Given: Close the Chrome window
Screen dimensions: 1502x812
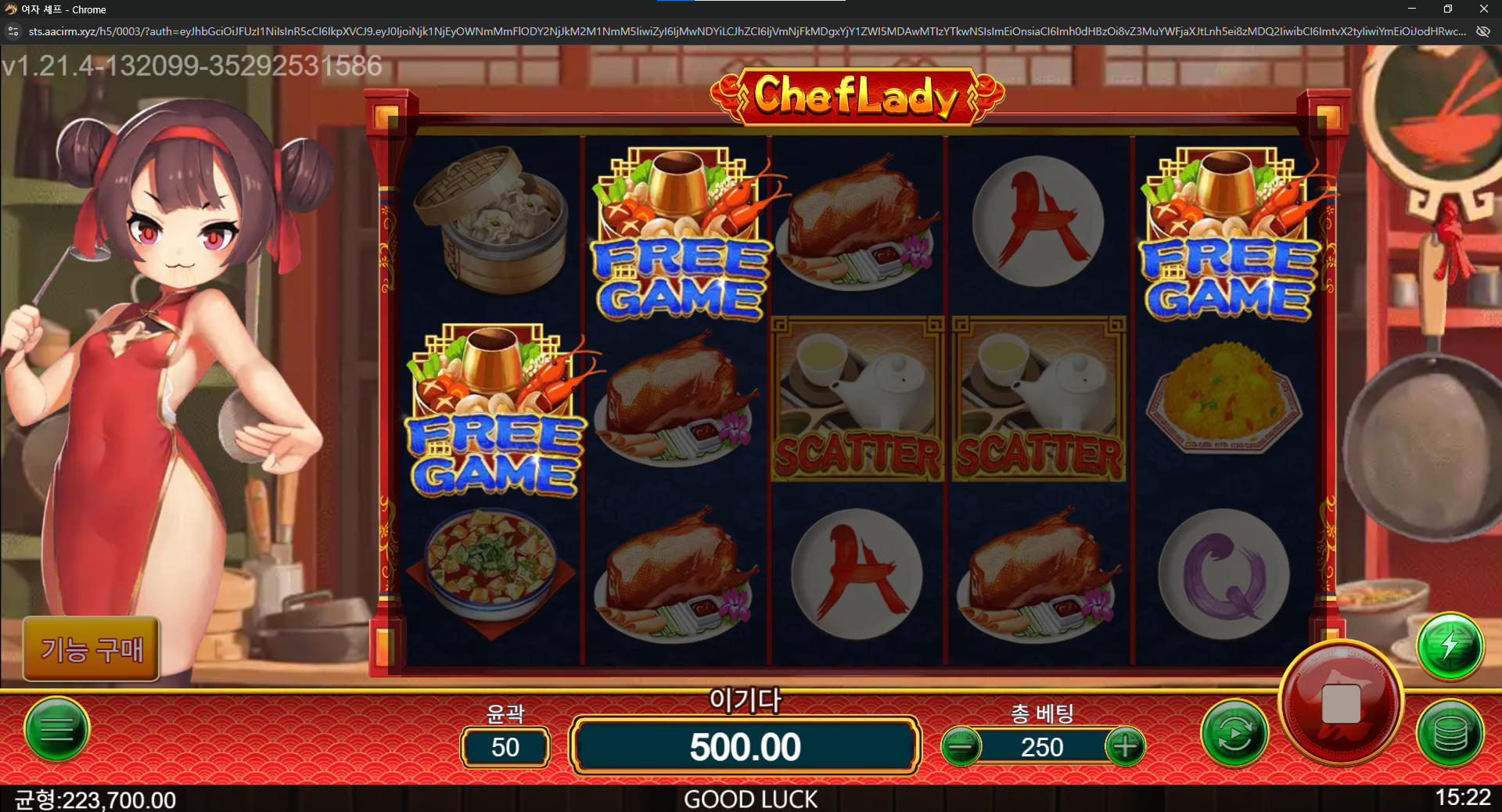Looking at the screenshot, I should 1483,9.
